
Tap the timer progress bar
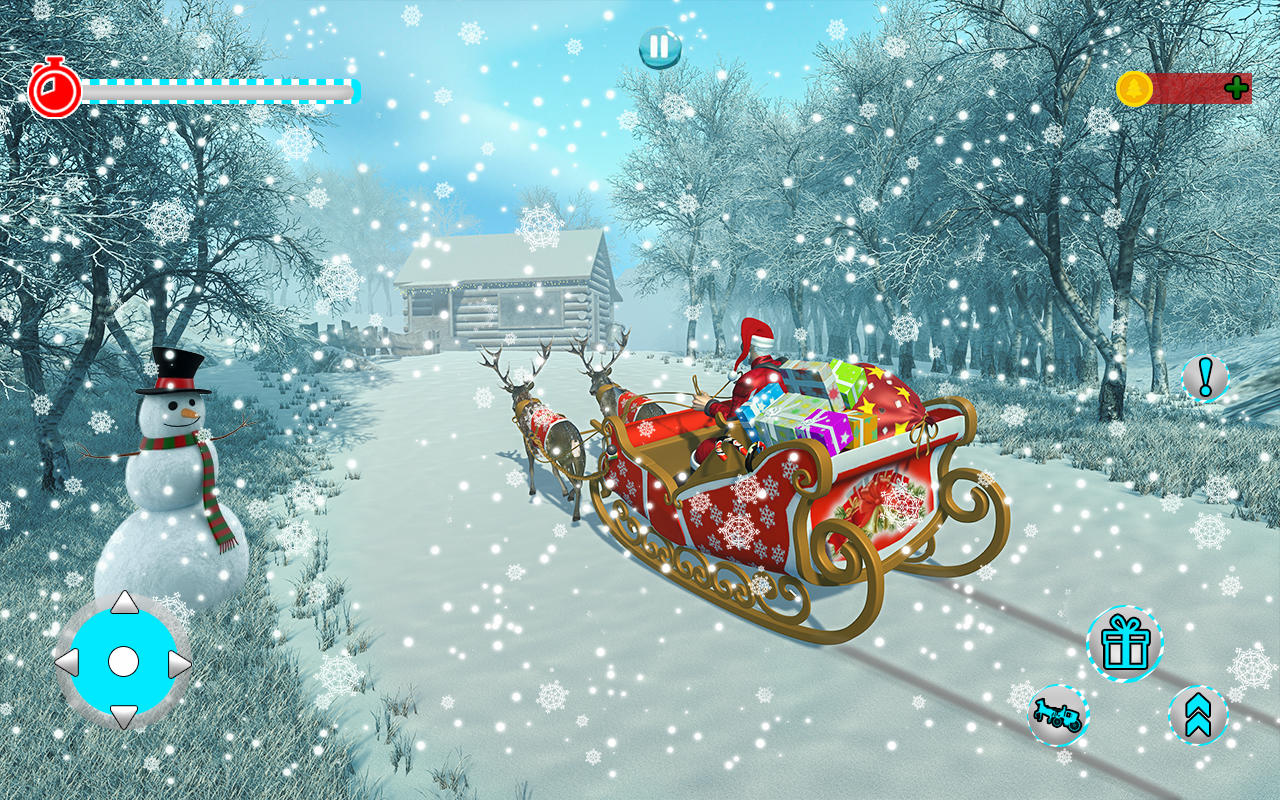click(215, 89)
